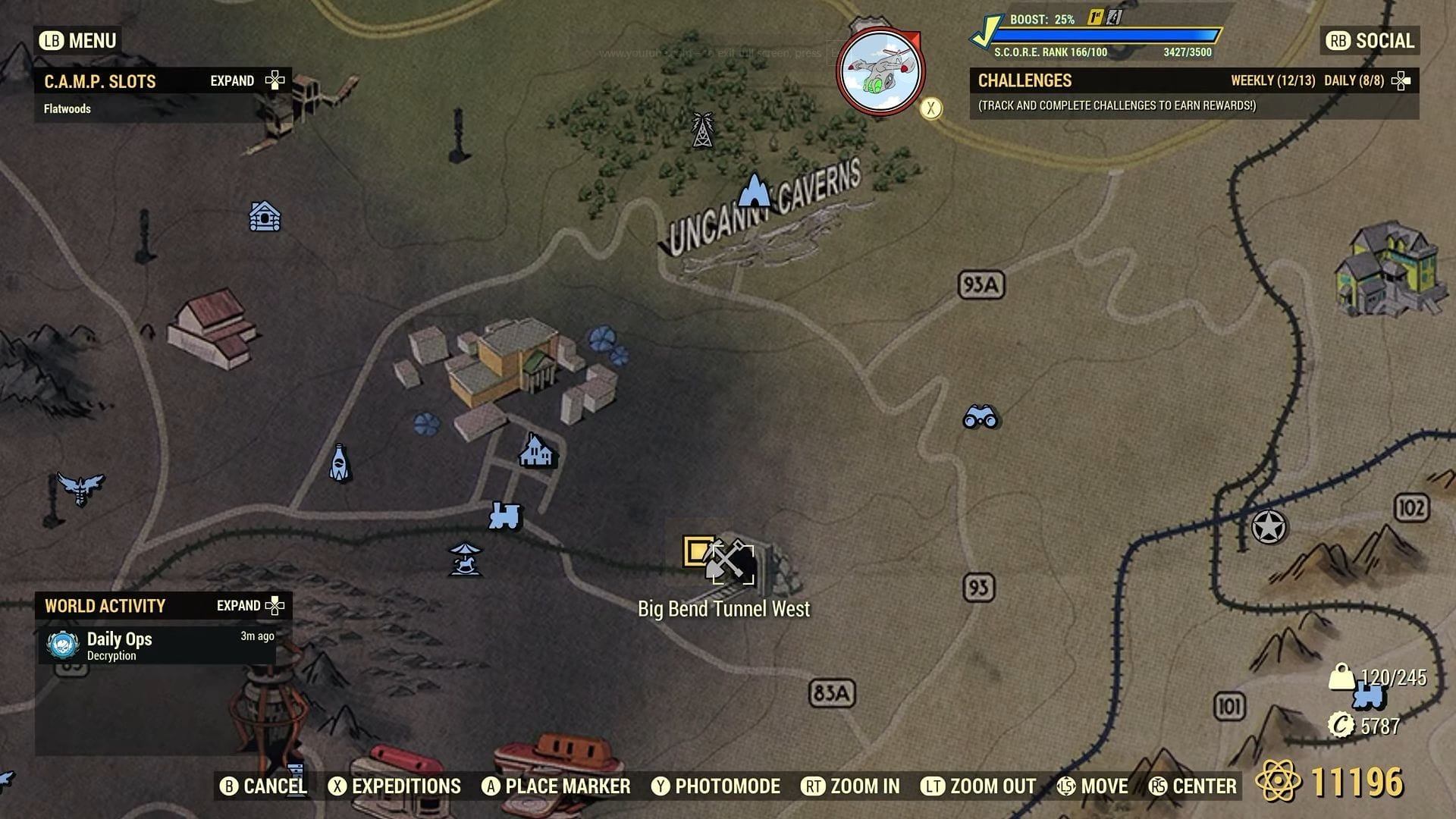Expand the C.A.M.P. SLOTS panel

click(249, 80)
